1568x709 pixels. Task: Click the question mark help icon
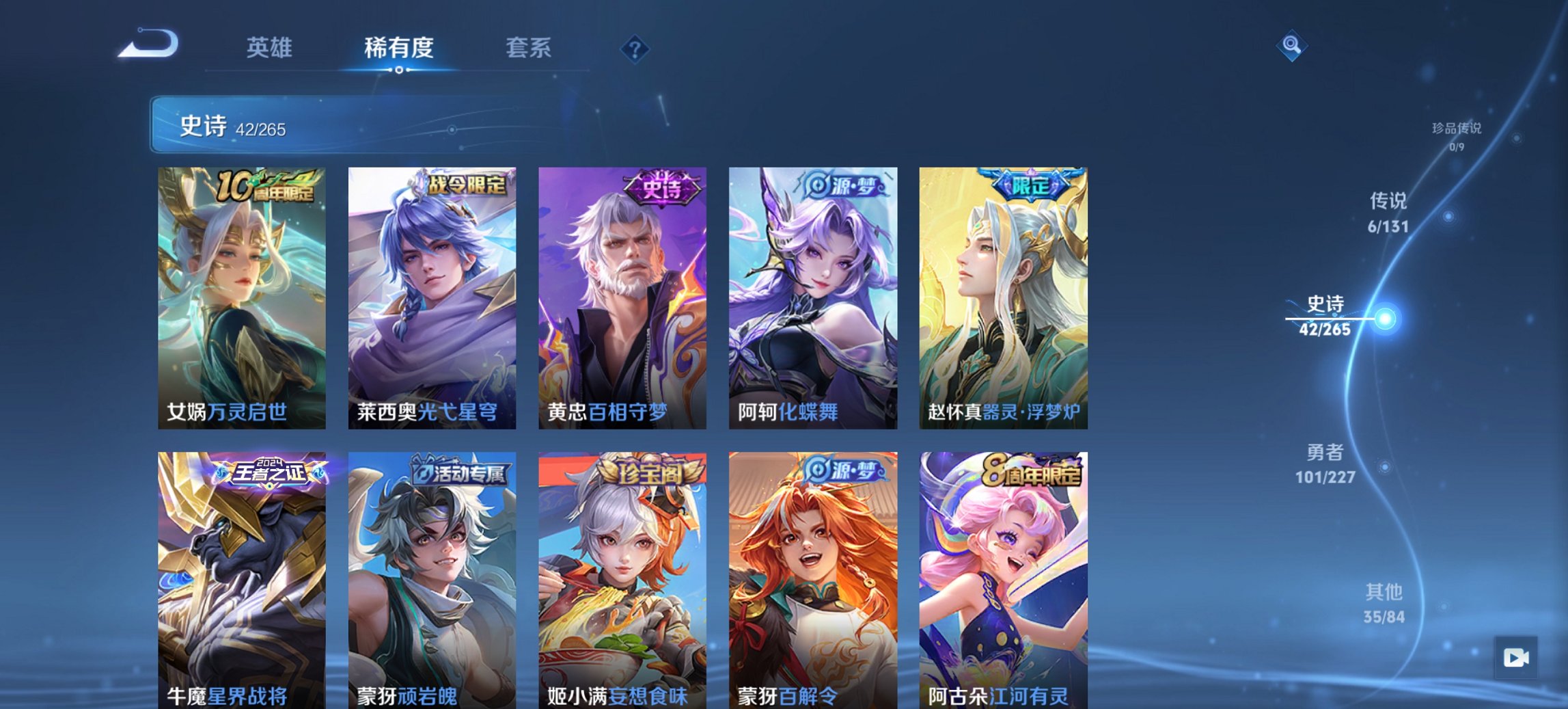point(635,48)
